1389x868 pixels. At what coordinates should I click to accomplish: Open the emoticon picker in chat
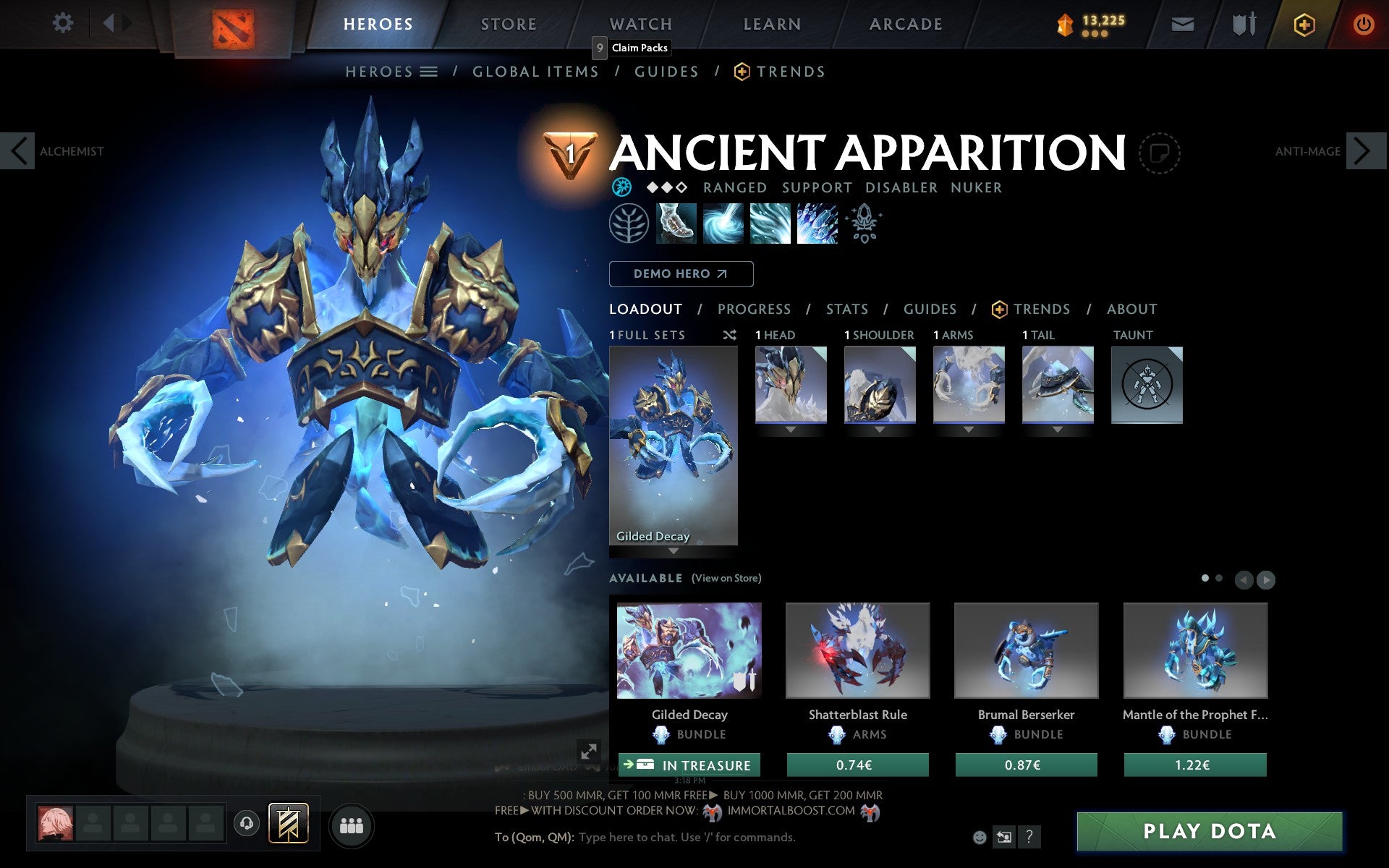coord(980,836)
